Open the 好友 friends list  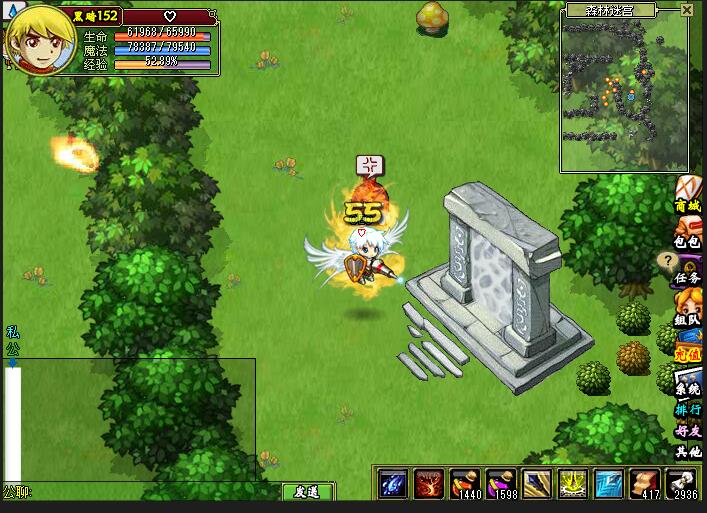click(x=688, y=431)
